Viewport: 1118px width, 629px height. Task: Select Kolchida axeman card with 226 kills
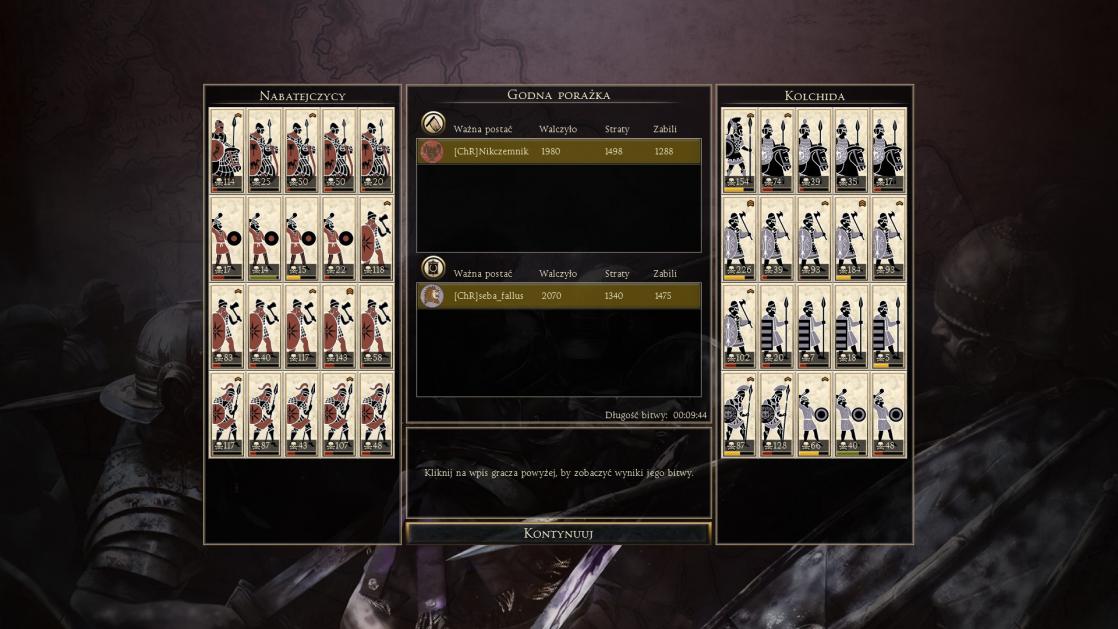tap(739, 238)
